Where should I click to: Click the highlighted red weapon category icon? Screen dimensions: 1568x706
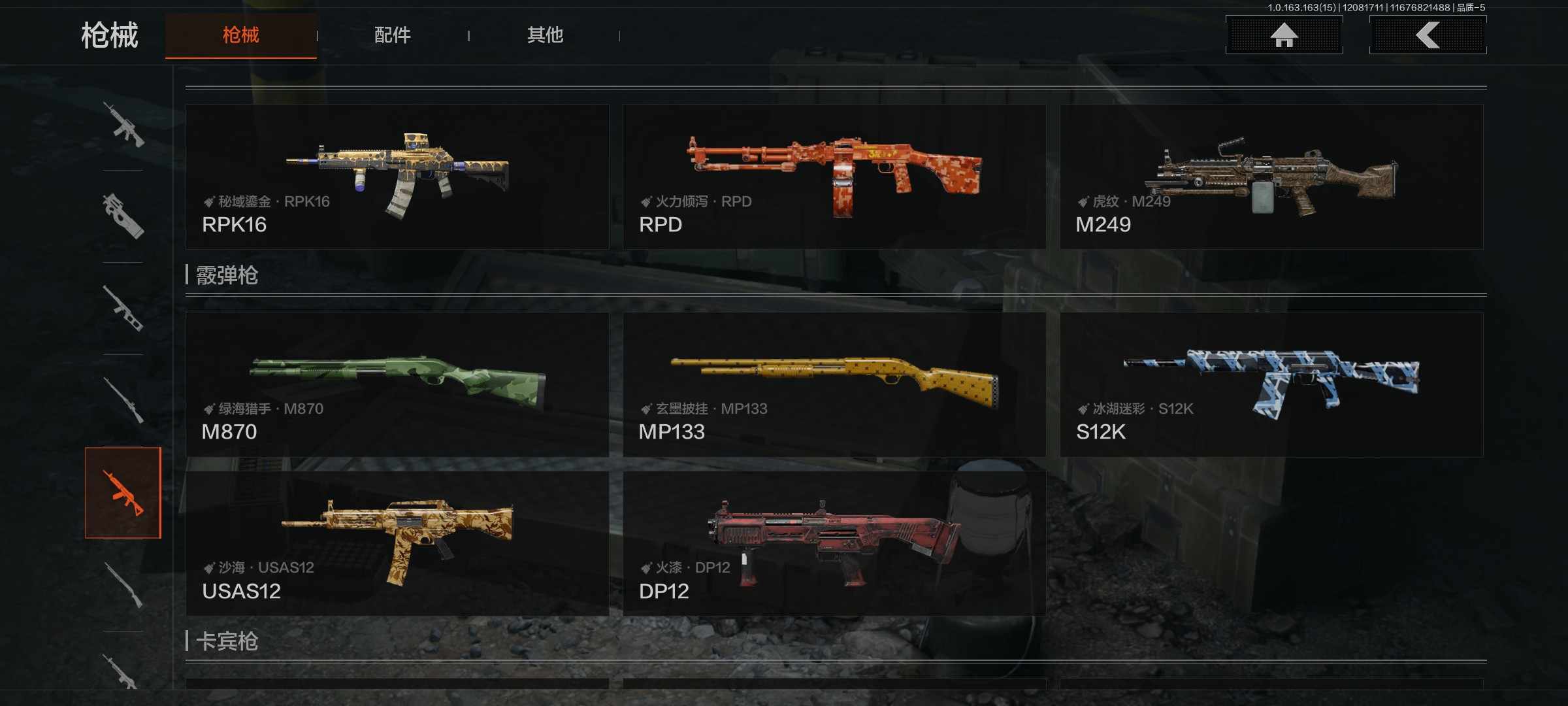pos(124,495)
